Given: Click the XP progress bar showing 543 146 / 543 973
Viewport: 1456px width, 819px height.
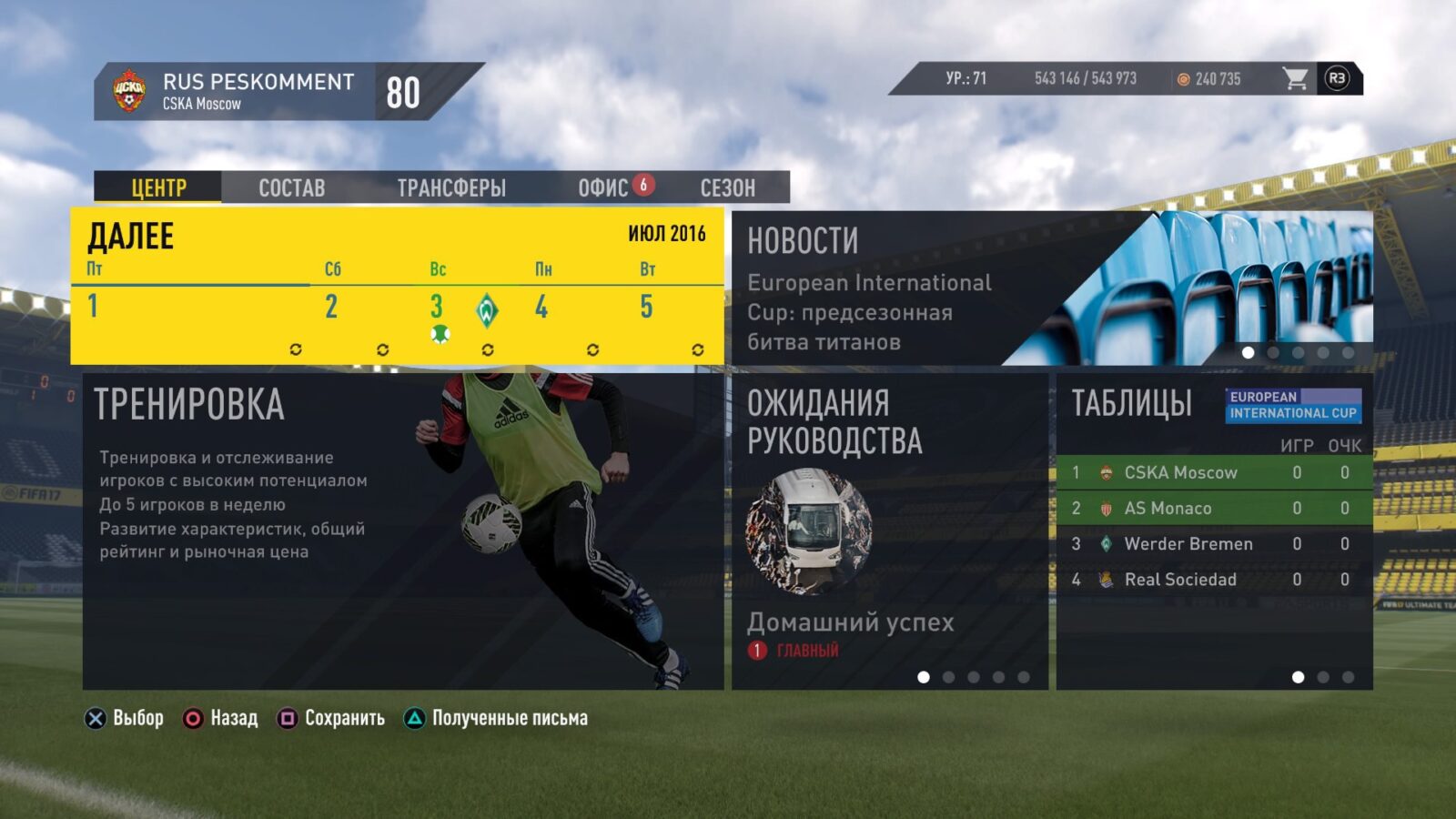Looking at the screenshot, I should pyautogui.click(x=1083, y=79).
